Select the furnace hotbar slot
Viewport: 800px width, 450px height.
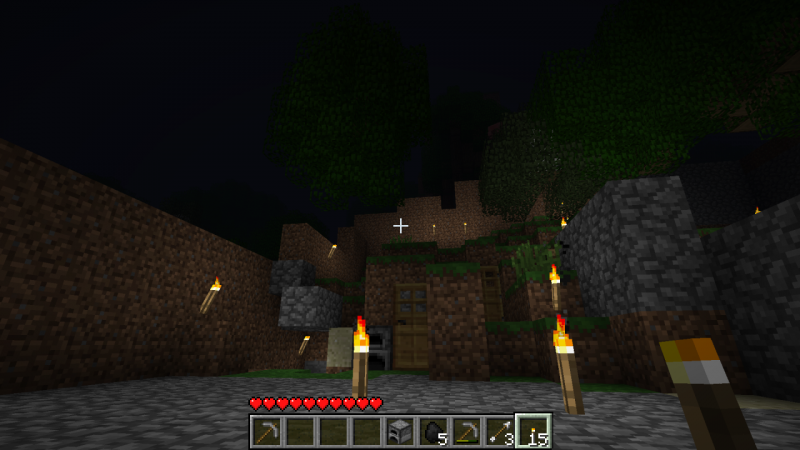pos(399,432)
